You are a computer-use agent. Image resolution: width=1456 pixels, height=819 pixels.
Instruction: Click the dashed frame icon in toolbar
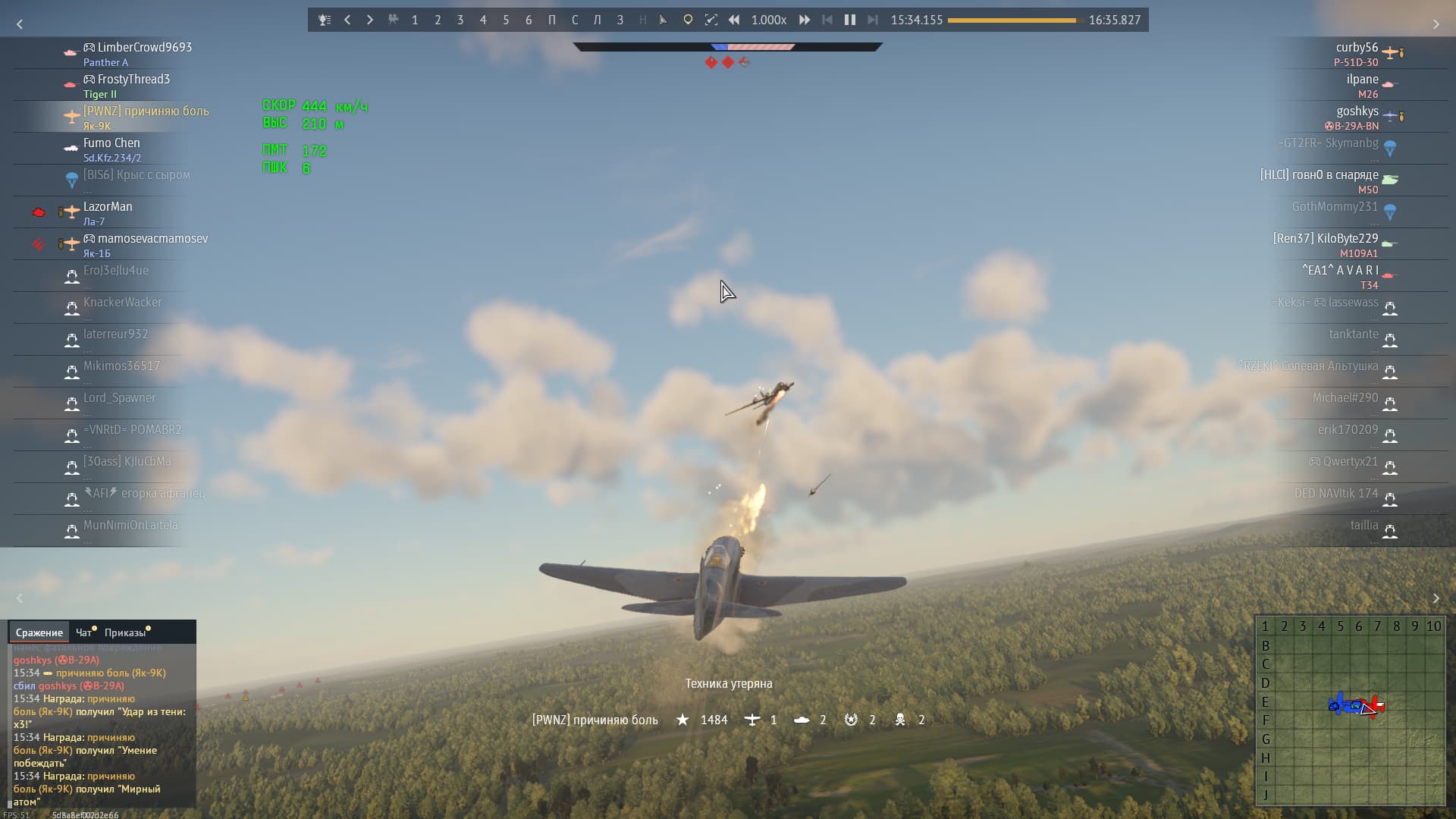711,20
